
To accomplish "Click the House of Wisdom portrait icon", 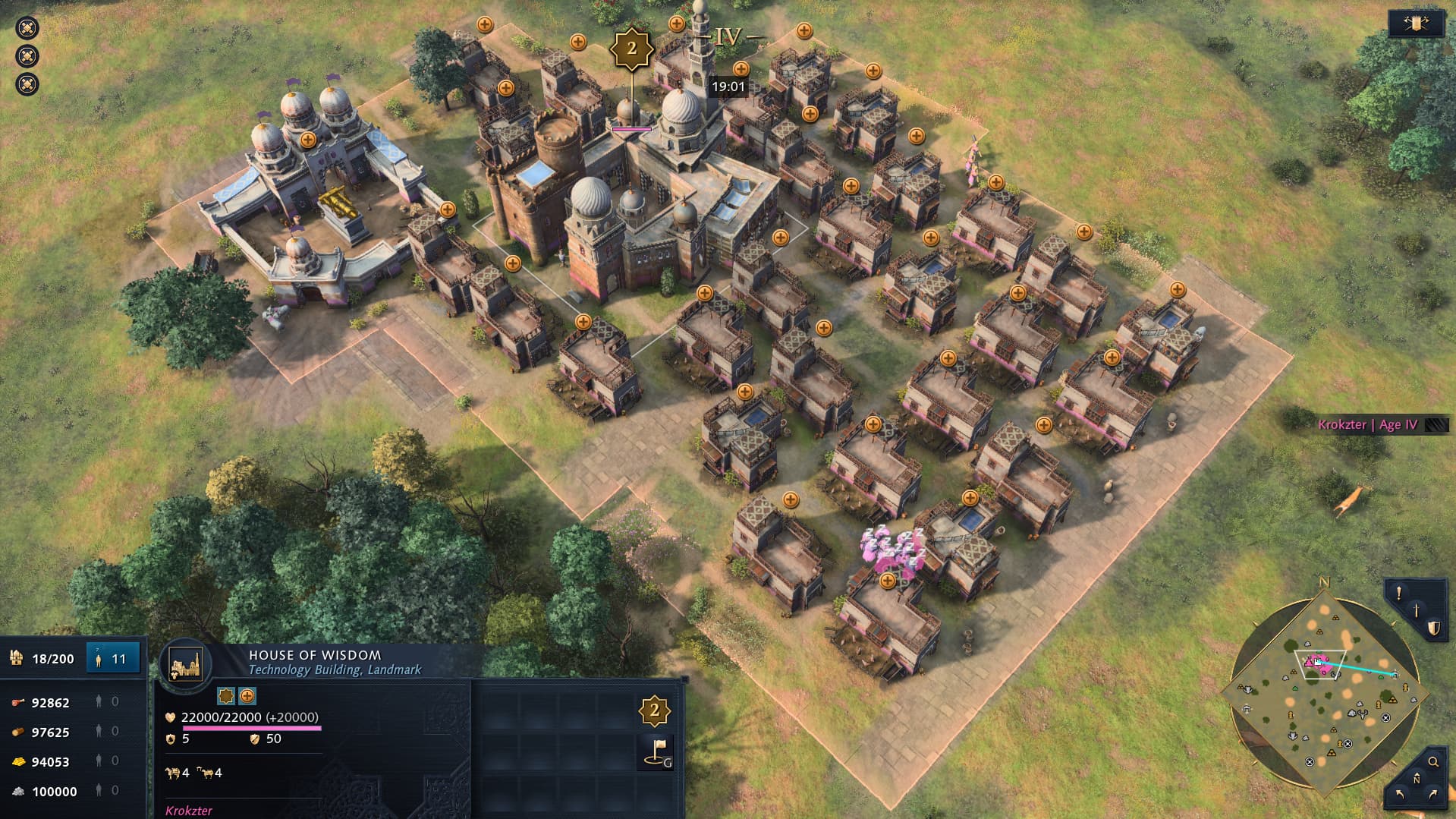I will pyautogui.click(x=186, y=663).
